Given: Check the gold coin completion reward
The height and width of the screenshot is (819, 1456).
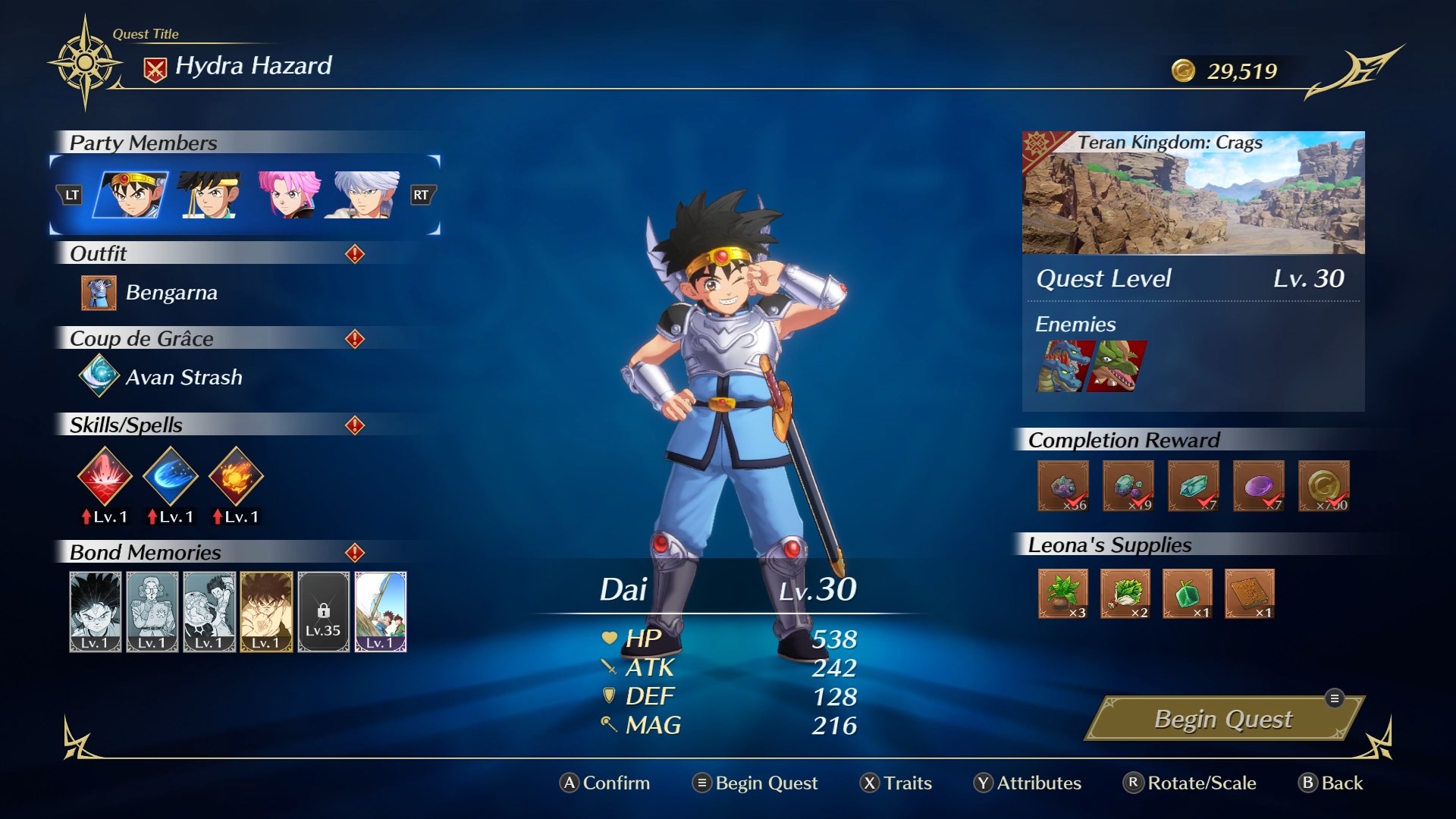Looking at the screenshot, I should click(x=1323, y=486).
